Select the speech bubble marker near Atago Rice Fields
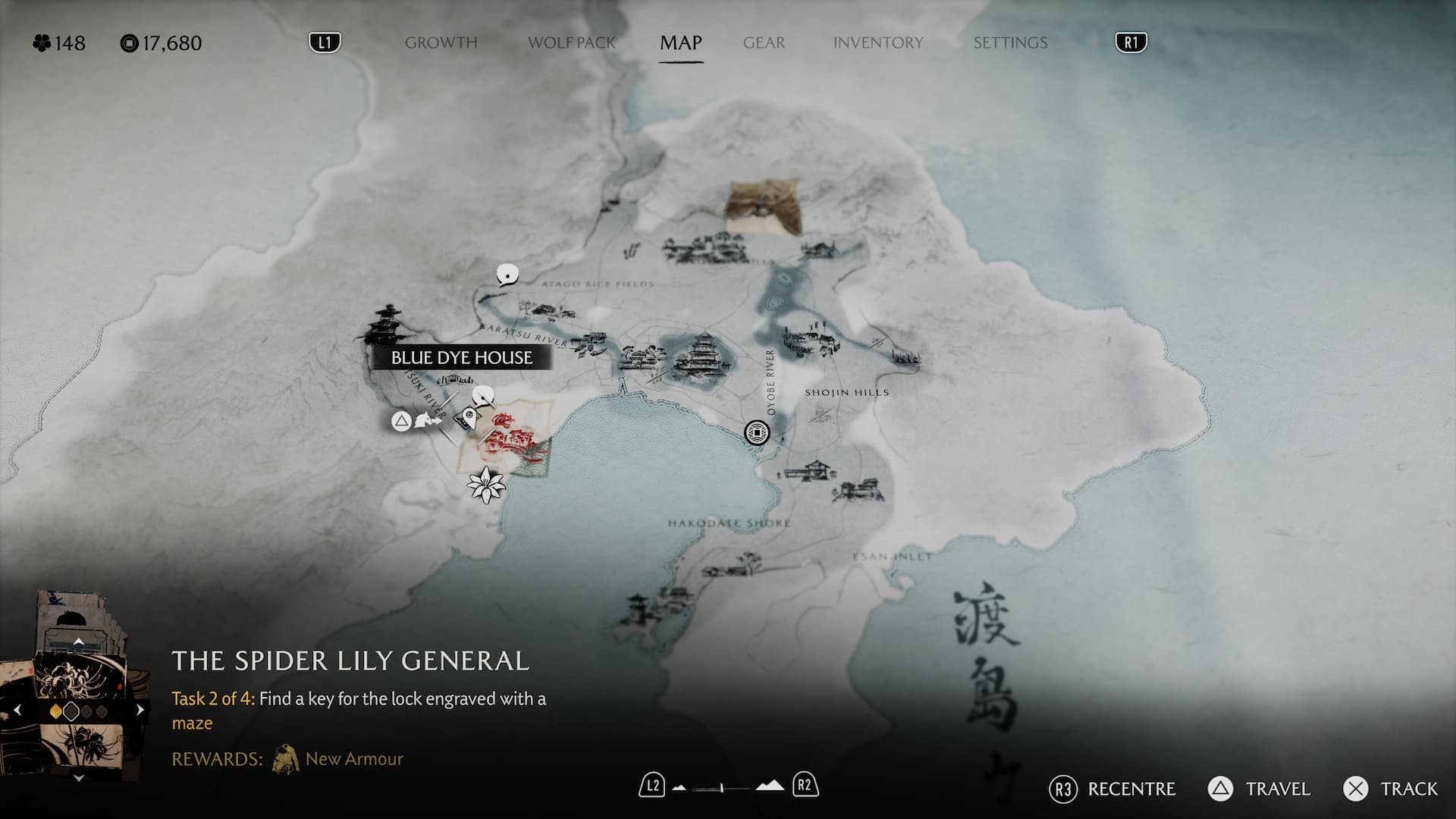Image resolution: width=1456 pixels, height=819 pixels. tap(507, 274)
